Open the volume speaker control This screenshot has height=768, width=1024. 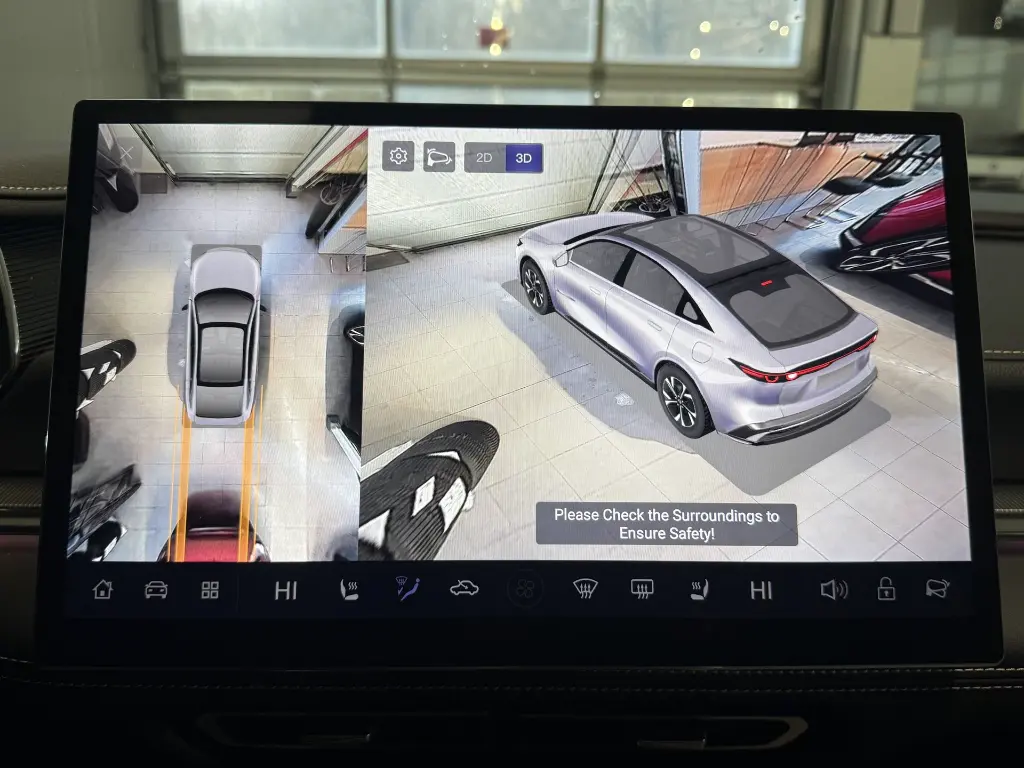[832, 589]
